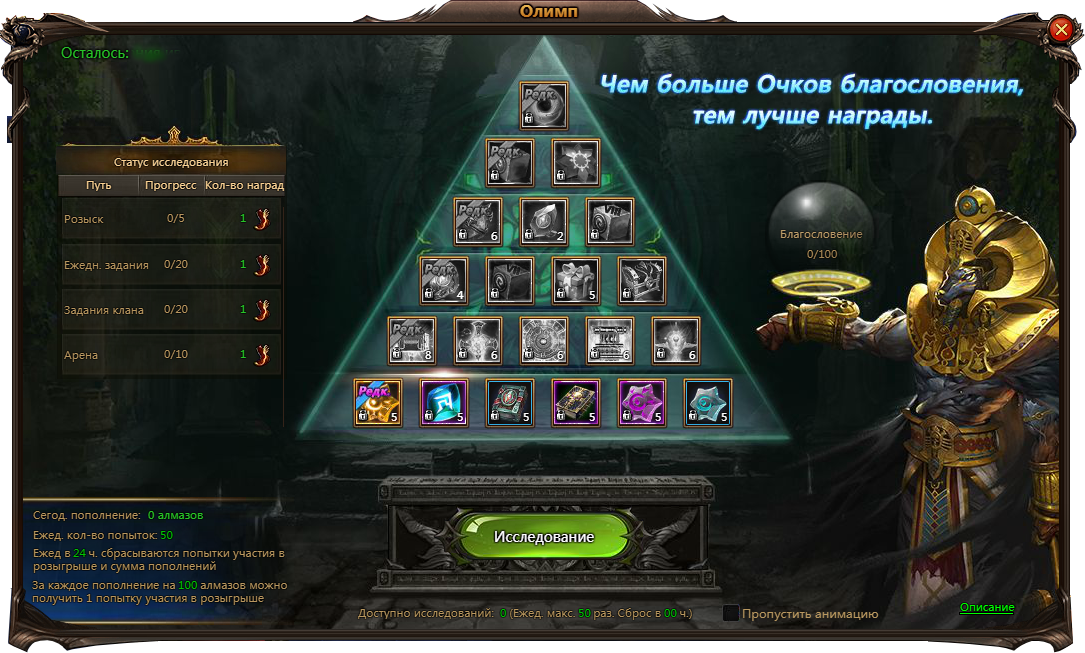Select the dark teal book reward
The height and width of the screenshot is (653, 1085).
point(510,403)
